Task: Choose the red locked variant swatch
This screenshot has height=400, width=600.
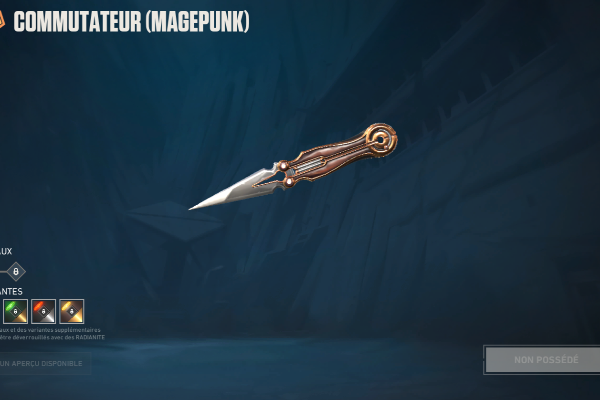Action: pyautogui.click(x=43, y=311)
